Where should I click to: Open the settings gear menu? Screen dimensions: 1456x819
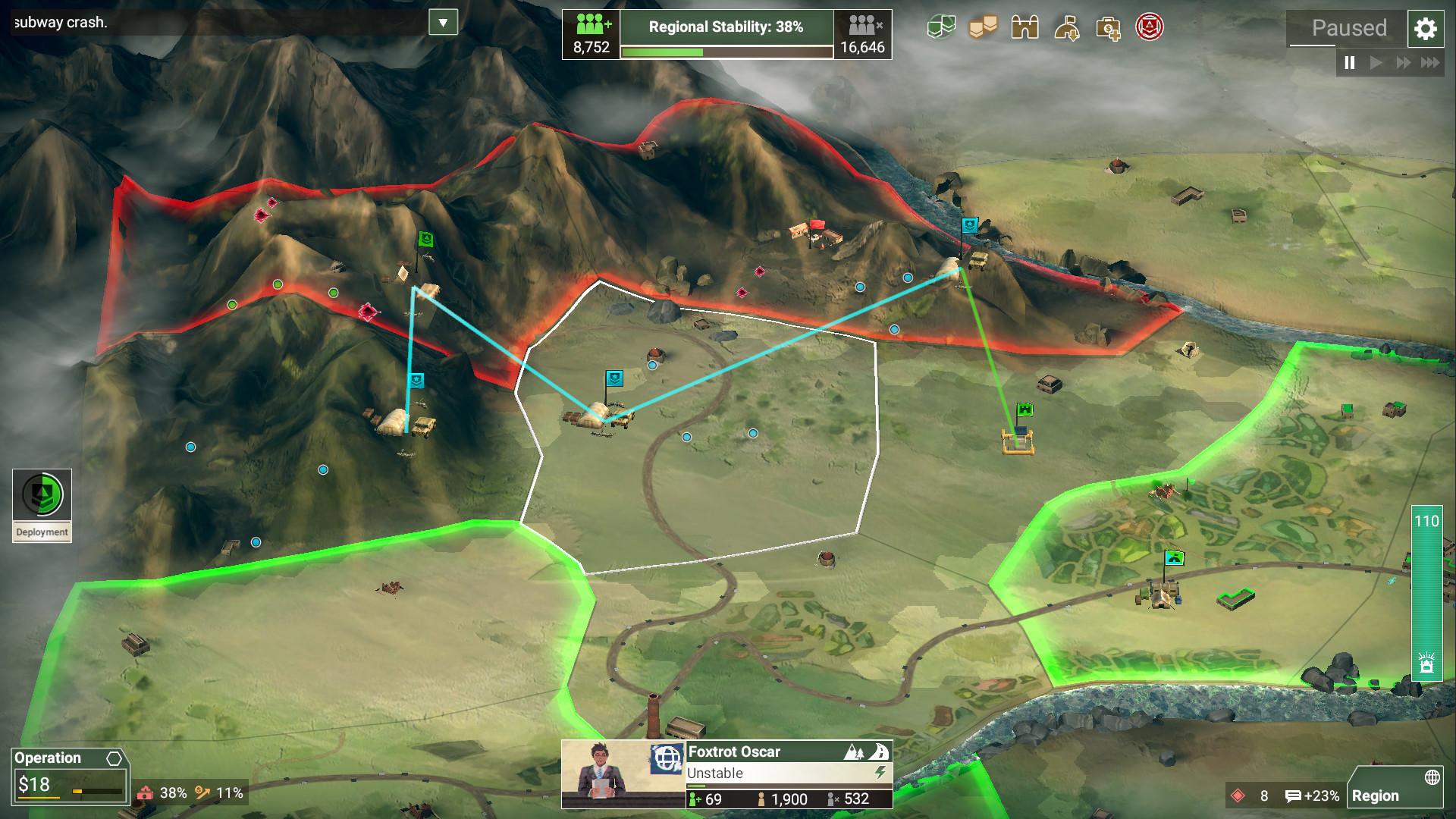tap(1426, 29)
